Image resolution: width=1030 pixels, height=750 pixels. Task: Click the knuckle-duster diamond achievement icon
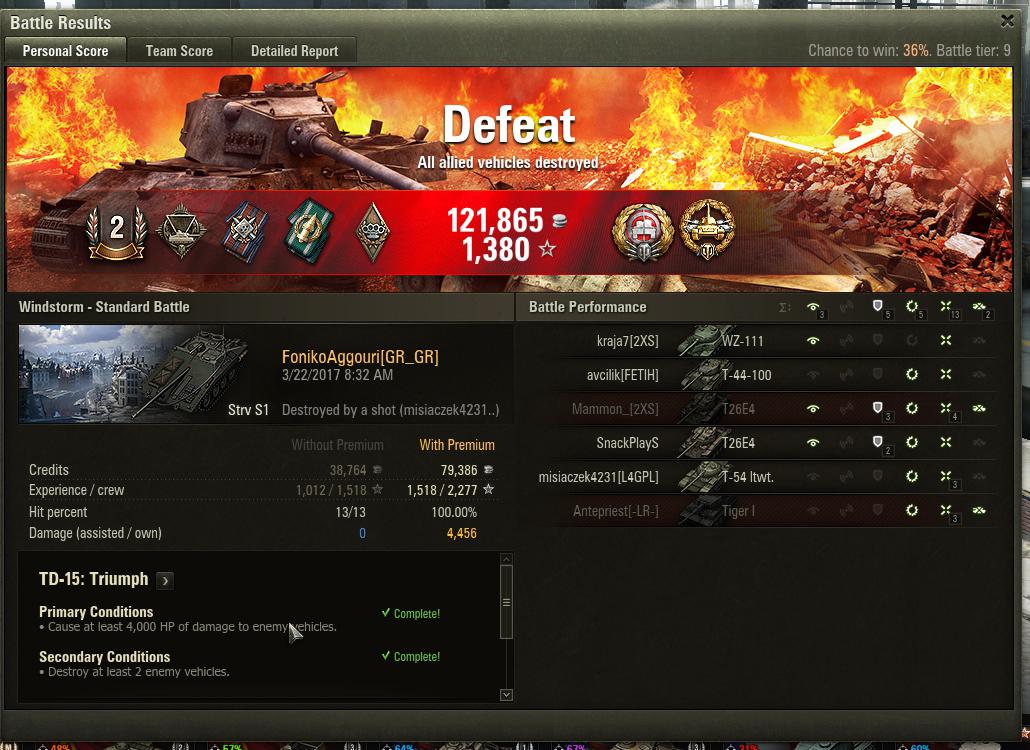[x=372, y=231]
